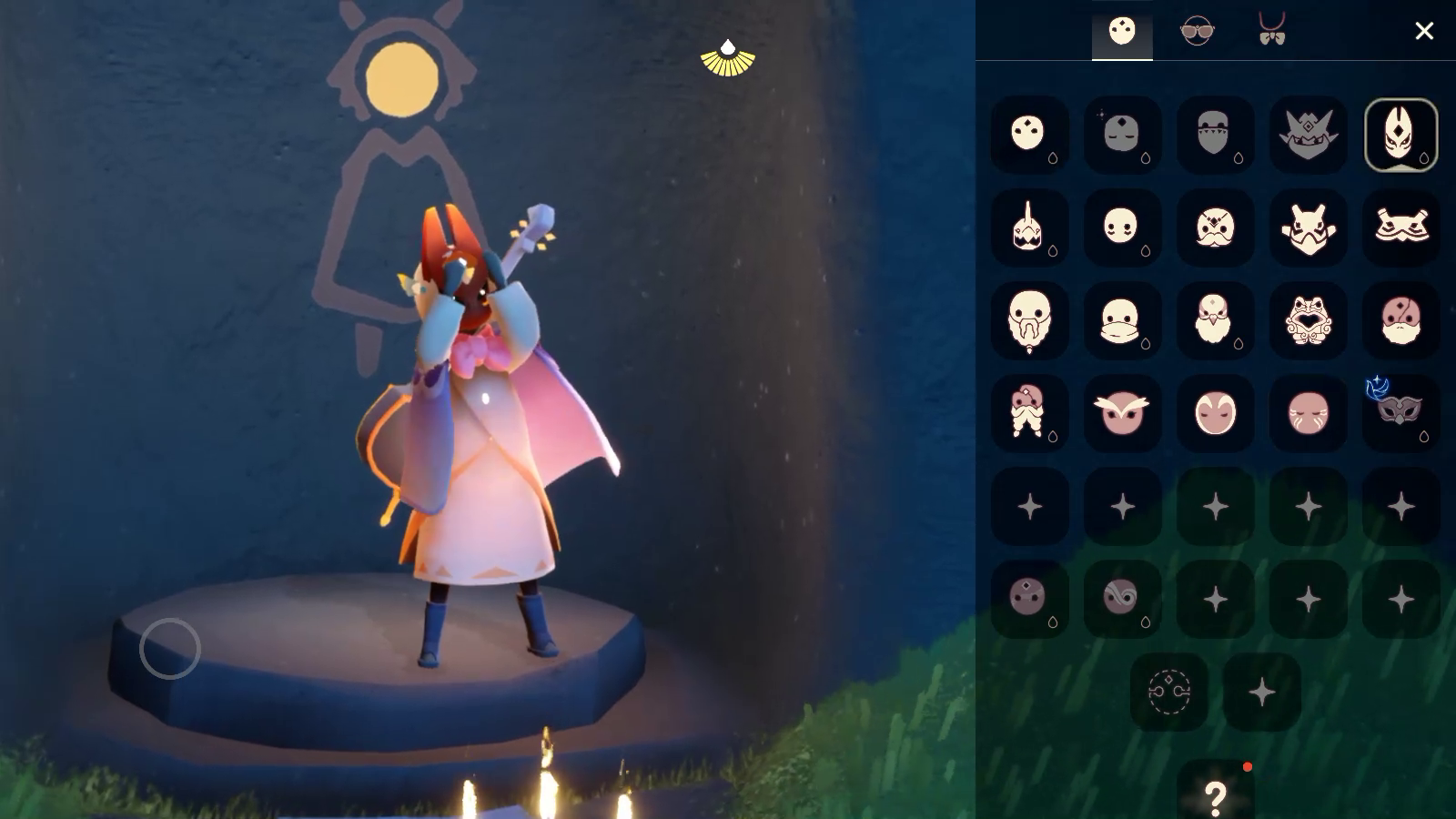Choose the mask with braided beard
This screenshot has width=1456, height=819.
pyautogui.click(x=1029, y=412)
